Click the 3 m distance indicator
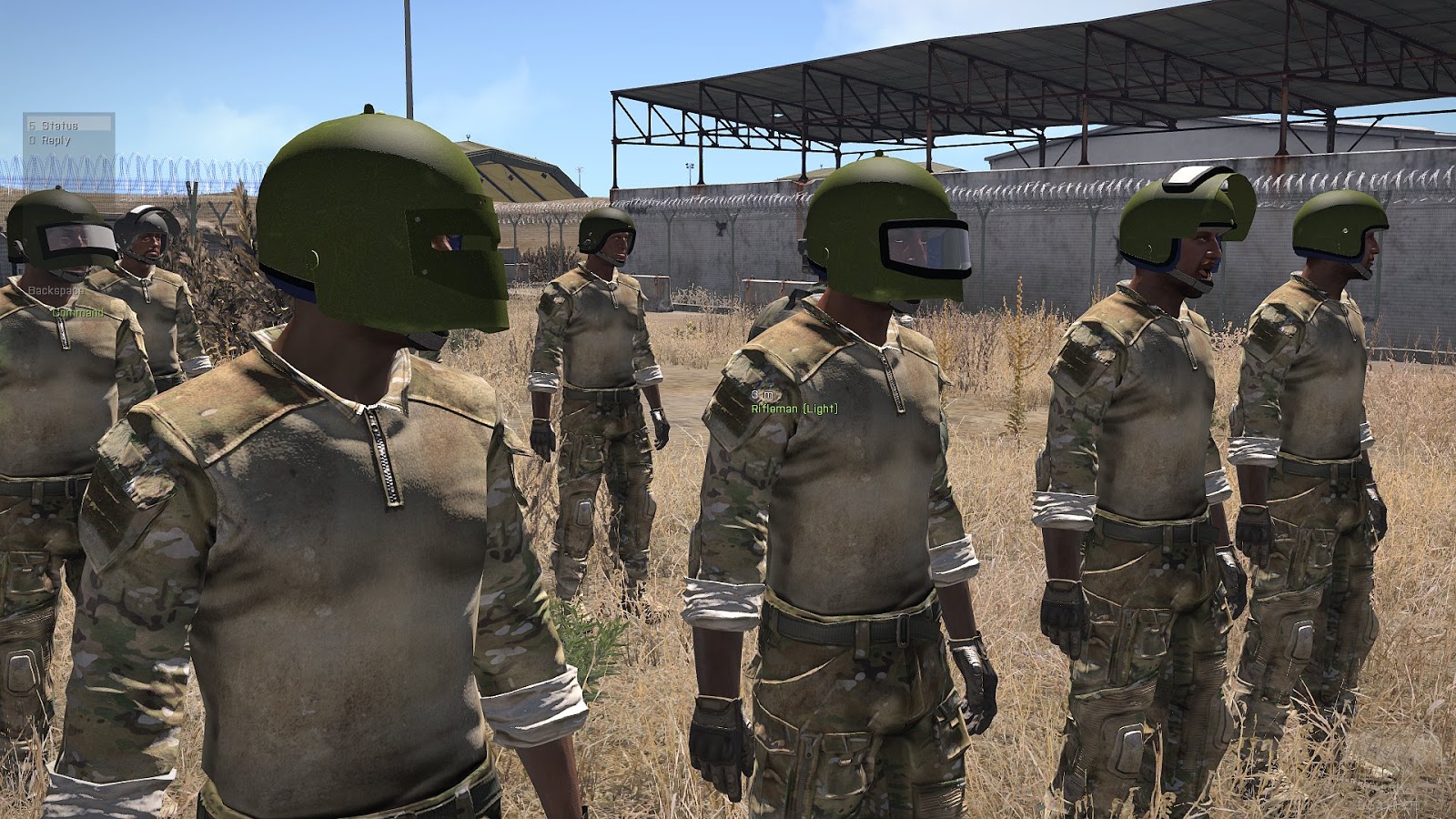The image size is (1456, 819). click(x=761, y=395)
